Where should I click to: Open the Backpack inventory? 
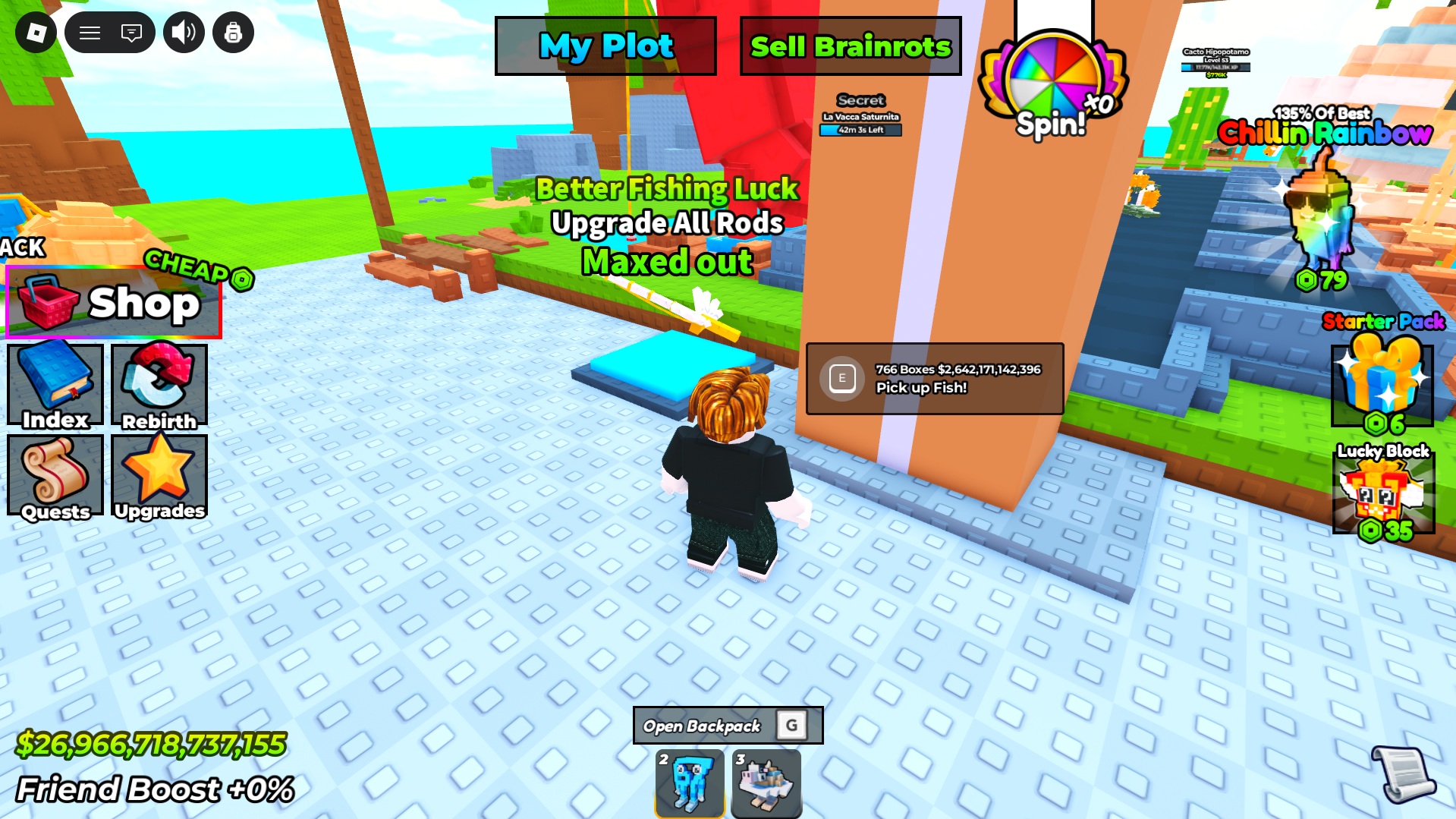(x=726, y=725)
